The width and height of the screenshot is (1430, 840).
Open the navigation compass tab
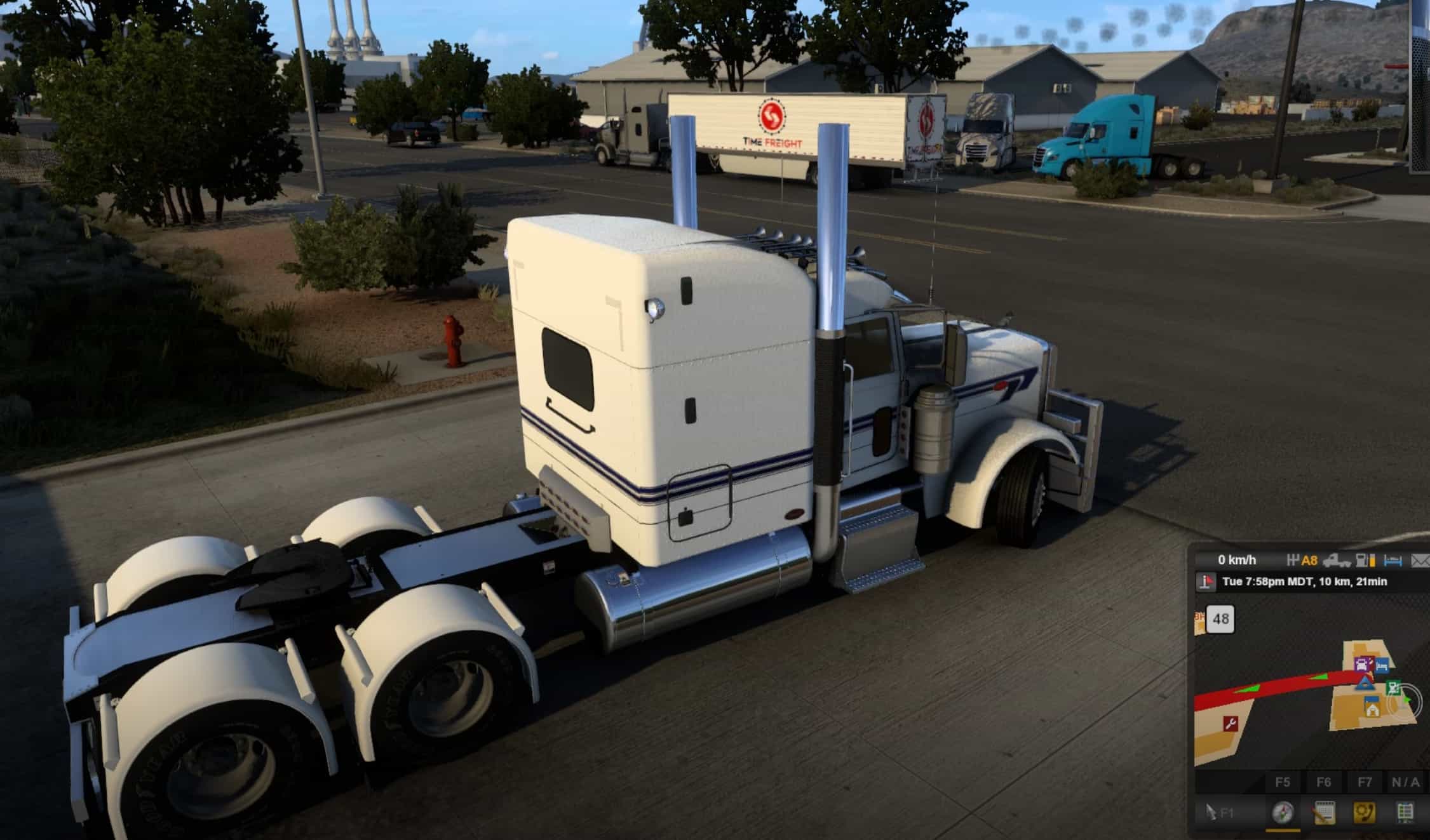(1282, 813)
